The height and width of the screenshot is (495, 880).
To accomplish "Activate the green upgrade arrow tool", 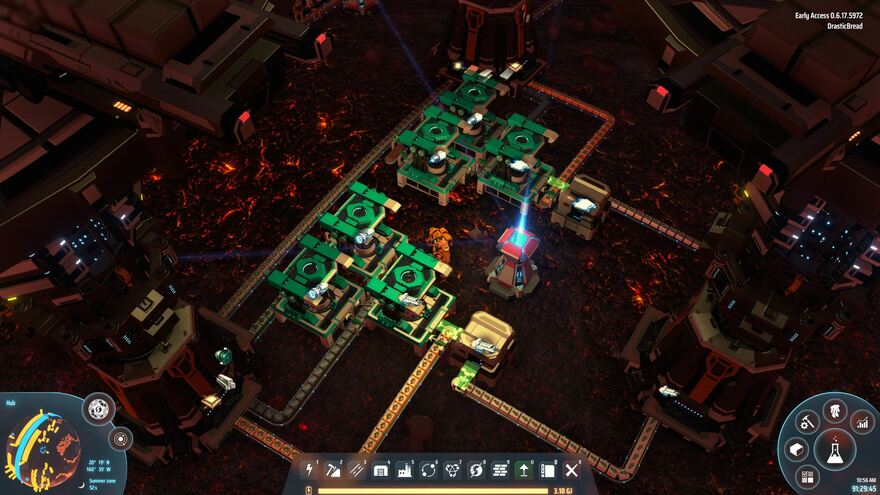I will [524, 469].
